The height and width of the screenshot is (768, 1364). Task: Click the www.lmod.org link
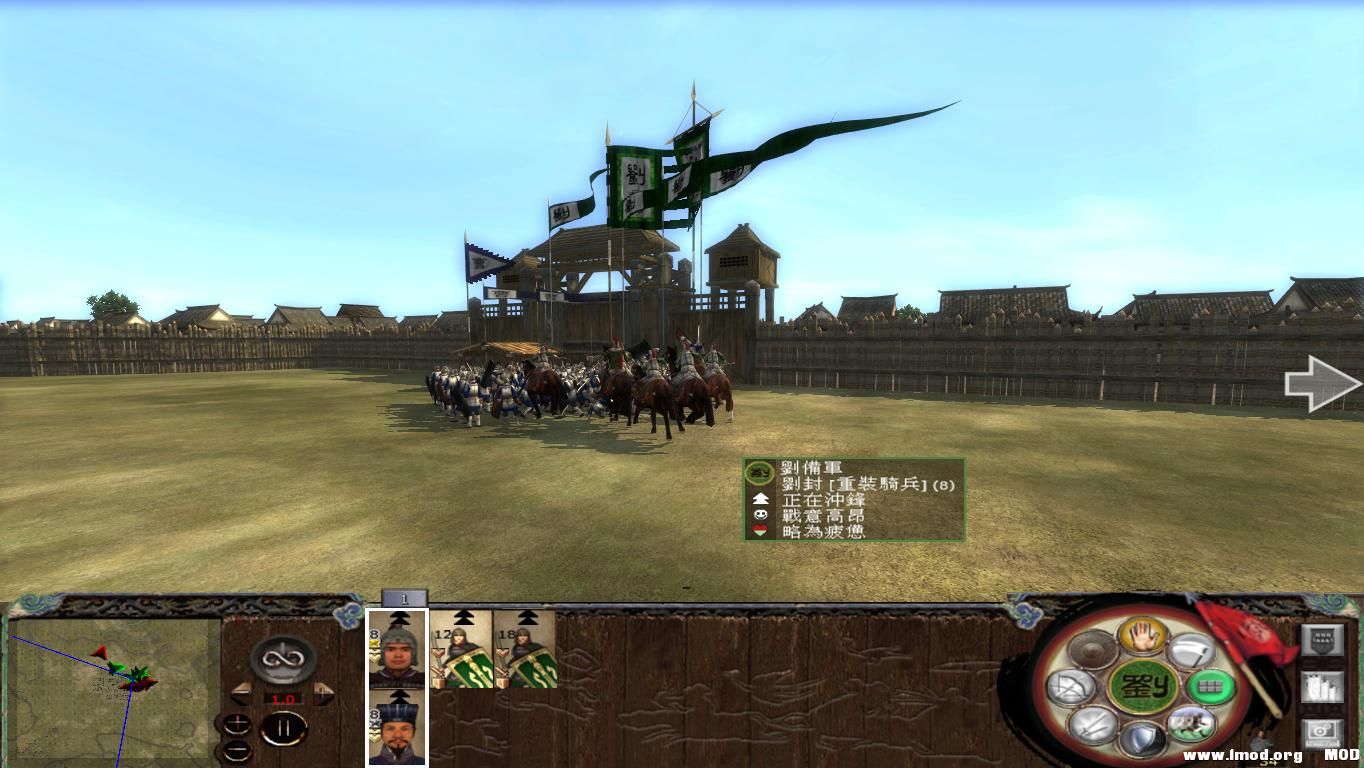[x=1242, y=755]
